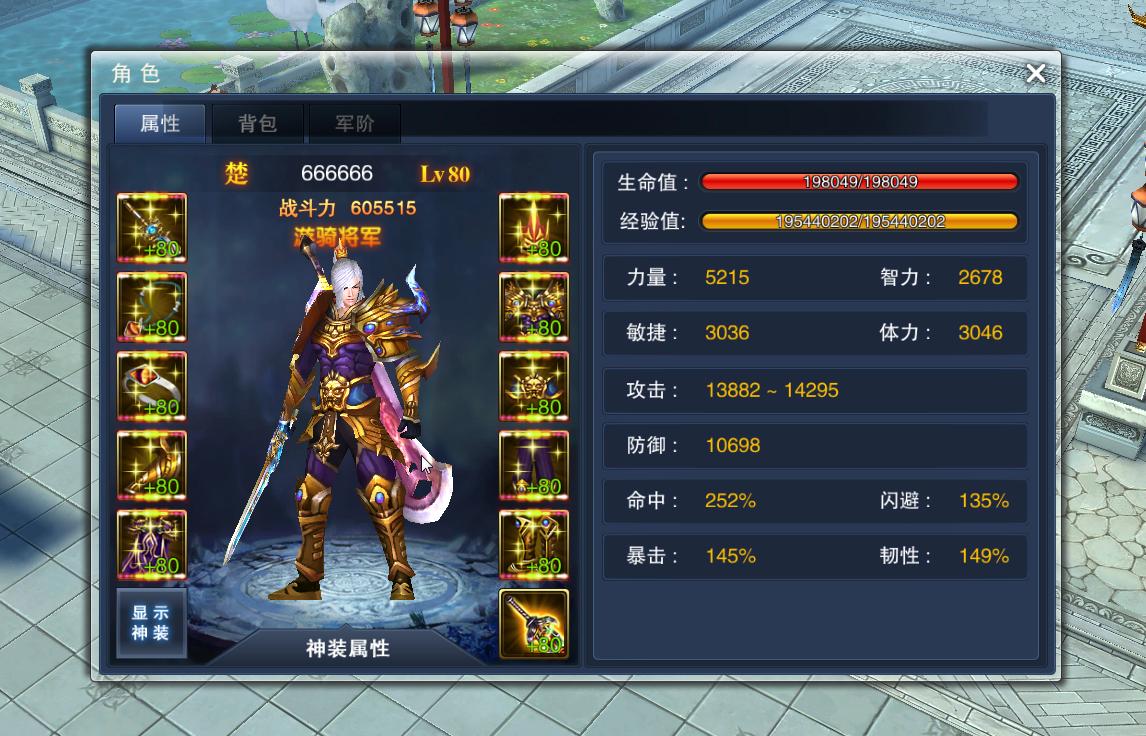Viewport: 1146px width, 736px height.
Task: Choose the lion-face belt slot
Action: (x=534, y=386)
